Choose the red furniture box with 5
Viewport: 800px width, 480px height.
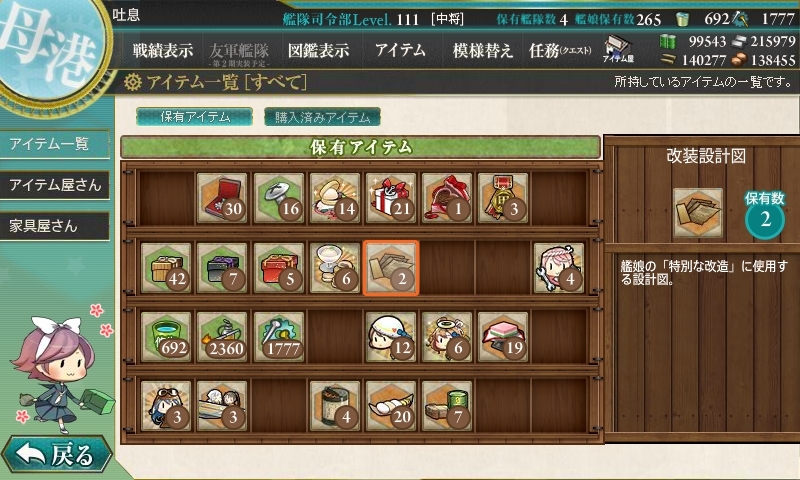[278, 267]
